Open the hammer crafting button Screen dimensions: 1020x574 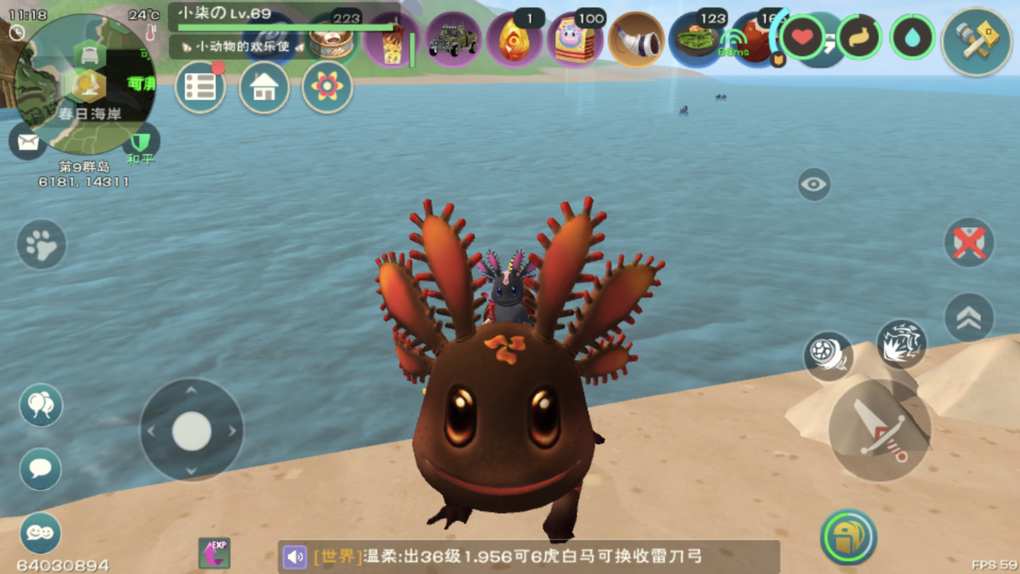click(977, 41)
